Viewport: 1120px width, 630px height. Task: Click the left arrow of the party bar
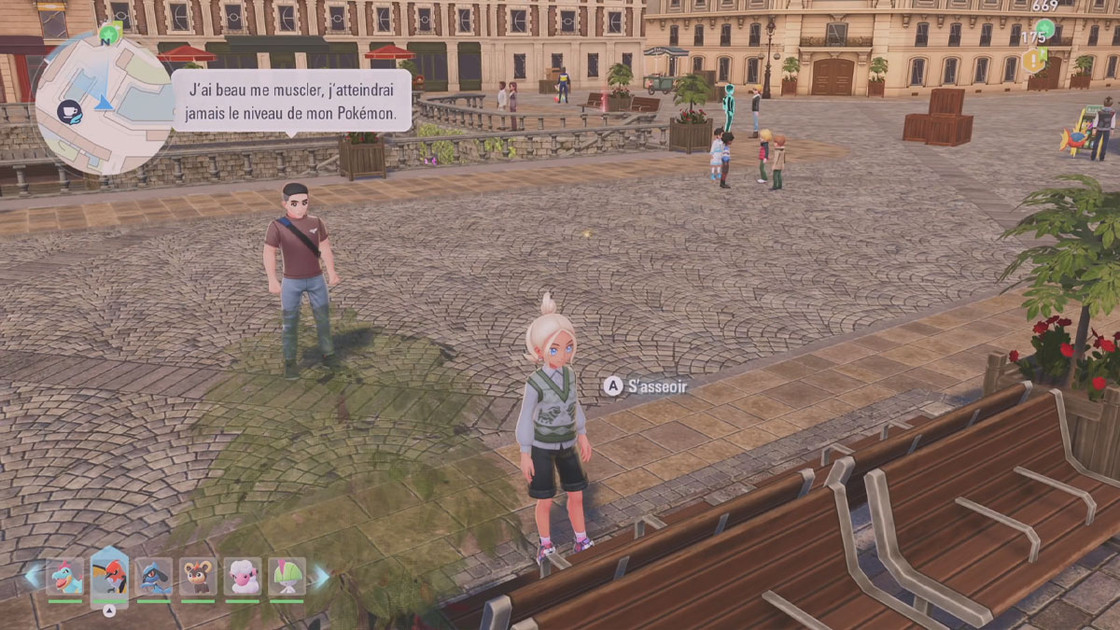[33, 576]
